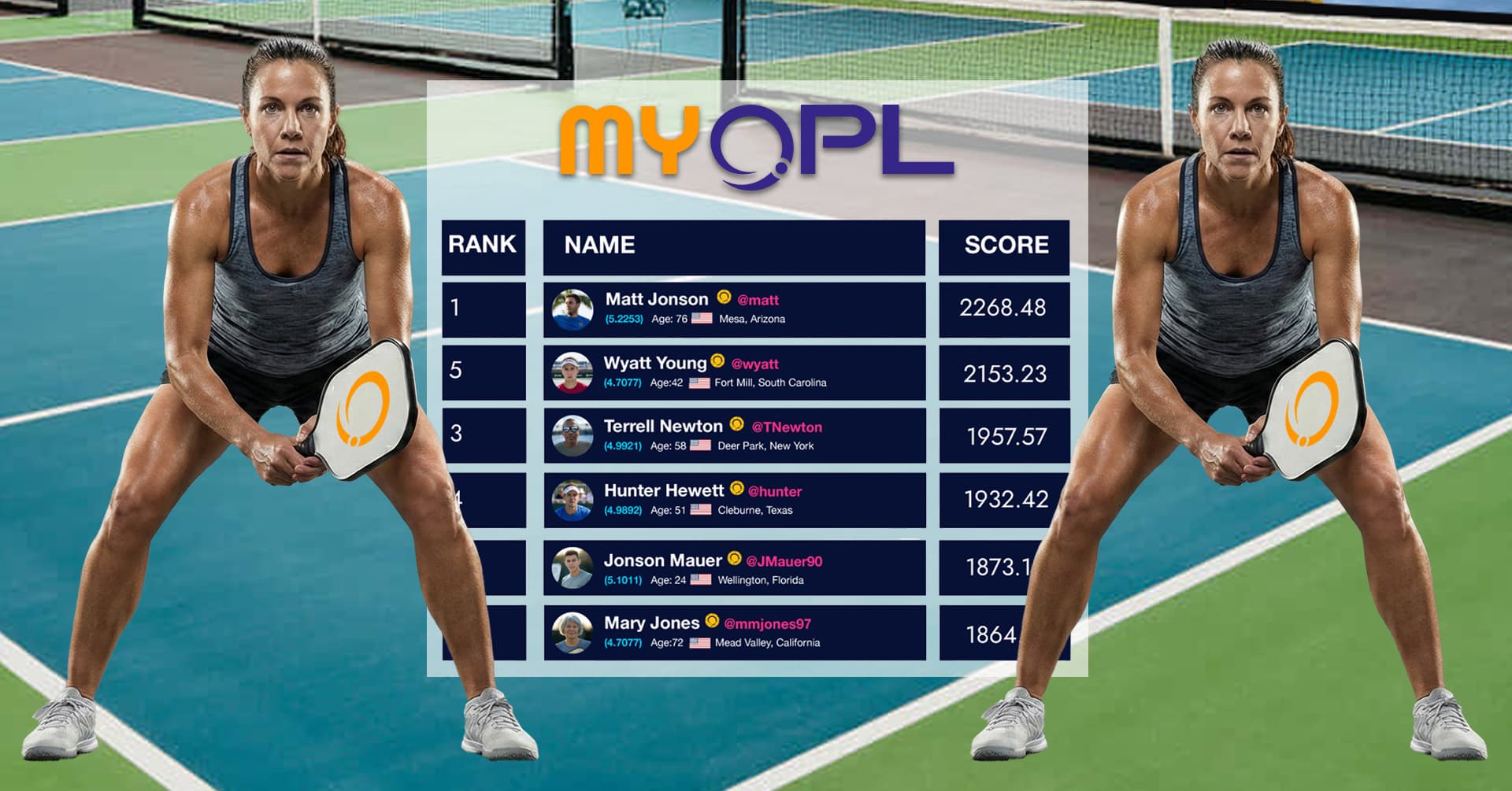Open the @matt username link

758,300
